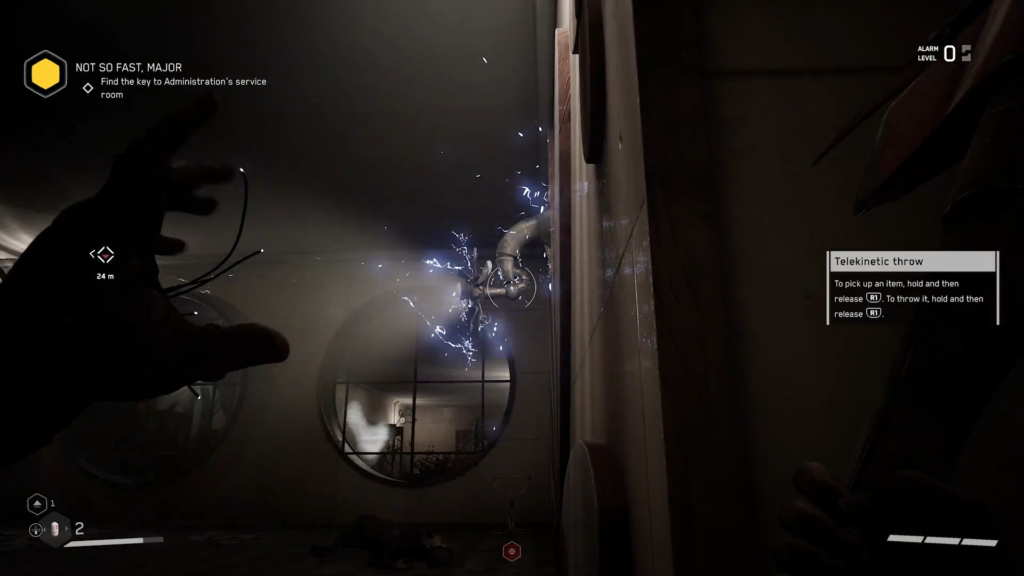Select the 'Not So Fast, Major' quest title
This screenshot has height=576, width=1024.
(128, 68)
